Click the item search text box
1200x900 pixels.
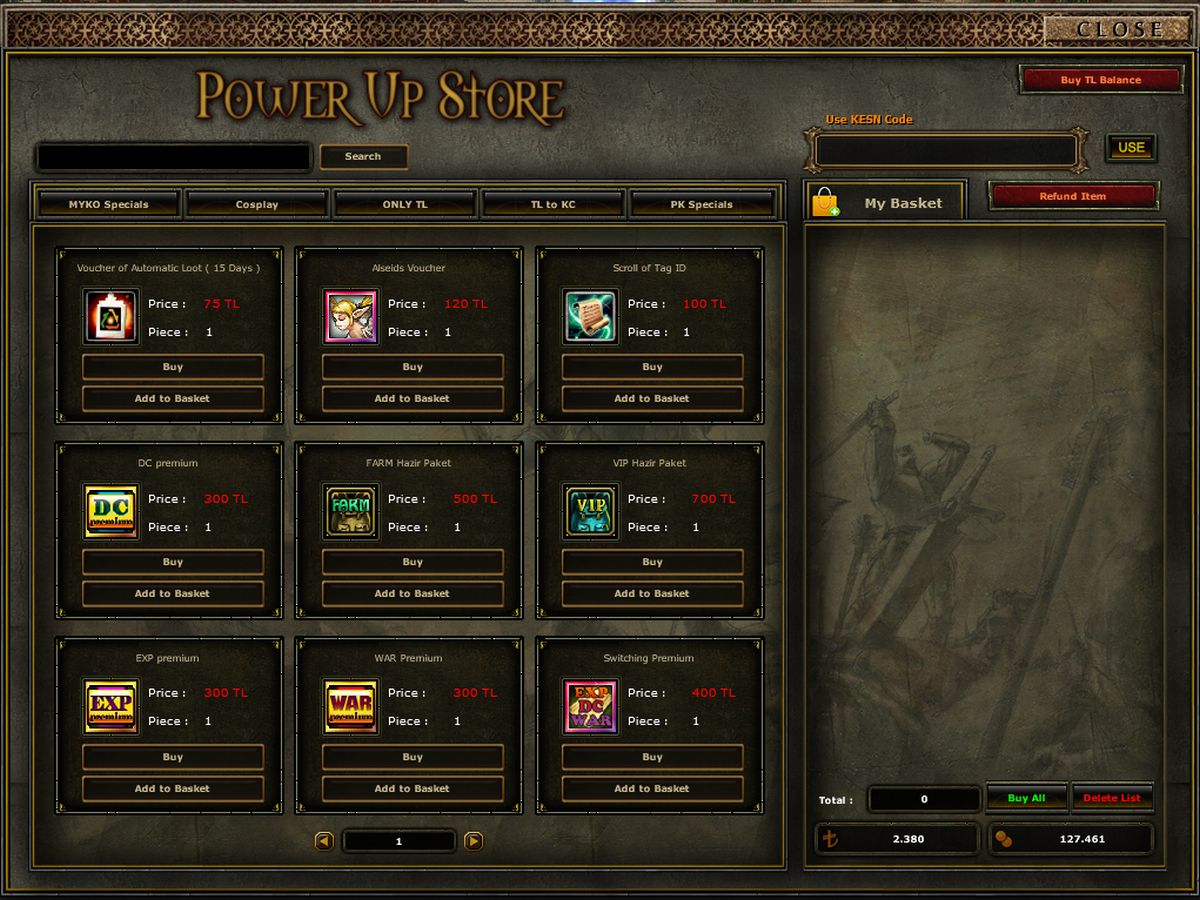(x=174, y=157)
